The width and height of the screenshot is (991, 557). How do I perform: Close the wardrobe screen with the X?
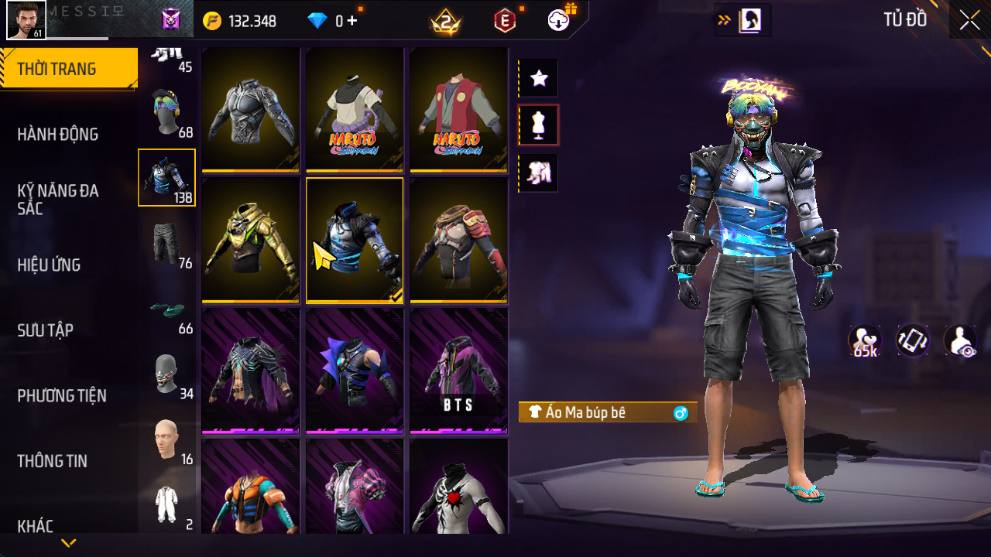tap(969, 21)
